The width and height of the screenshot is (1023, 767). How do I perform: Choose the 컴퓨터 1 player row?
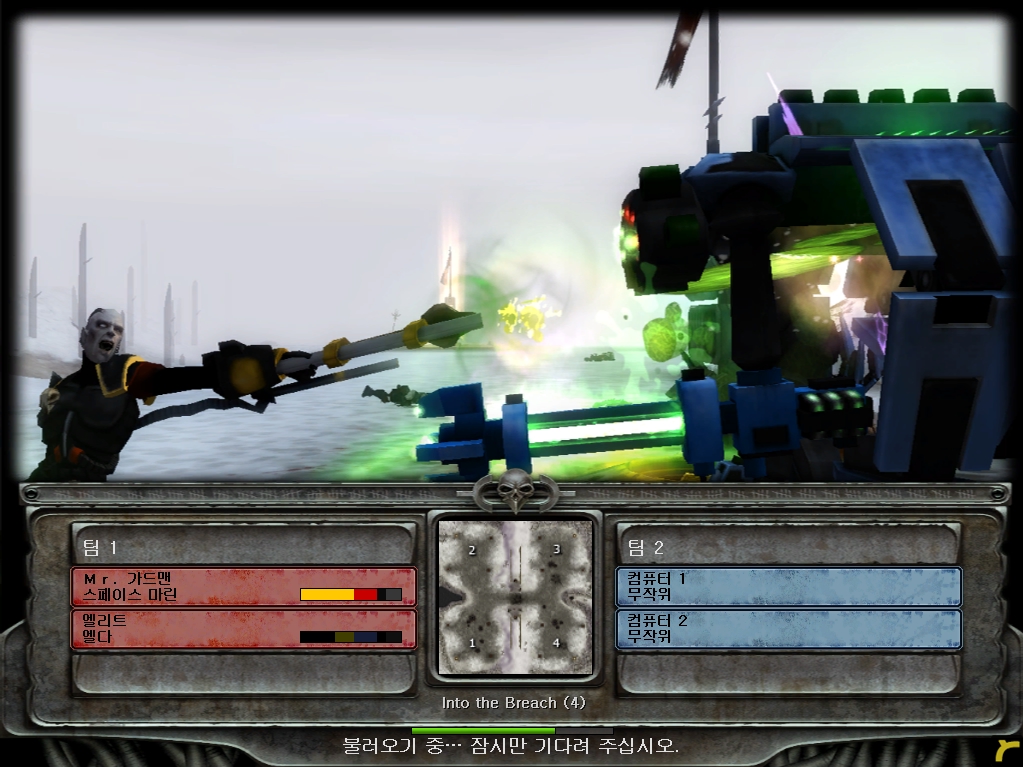tap(788, 586)
